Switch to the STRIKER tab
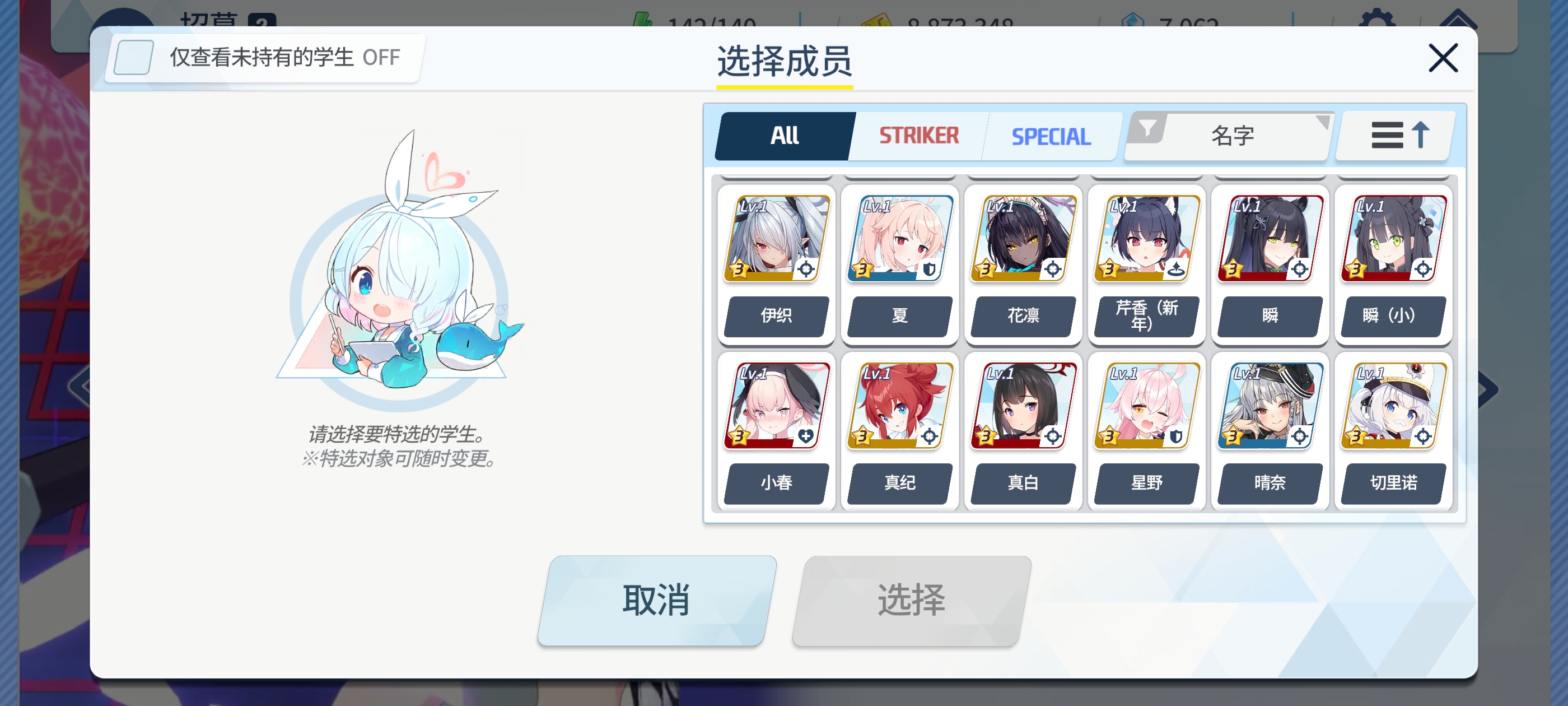The image size is (1568, 706). [917, 135]
